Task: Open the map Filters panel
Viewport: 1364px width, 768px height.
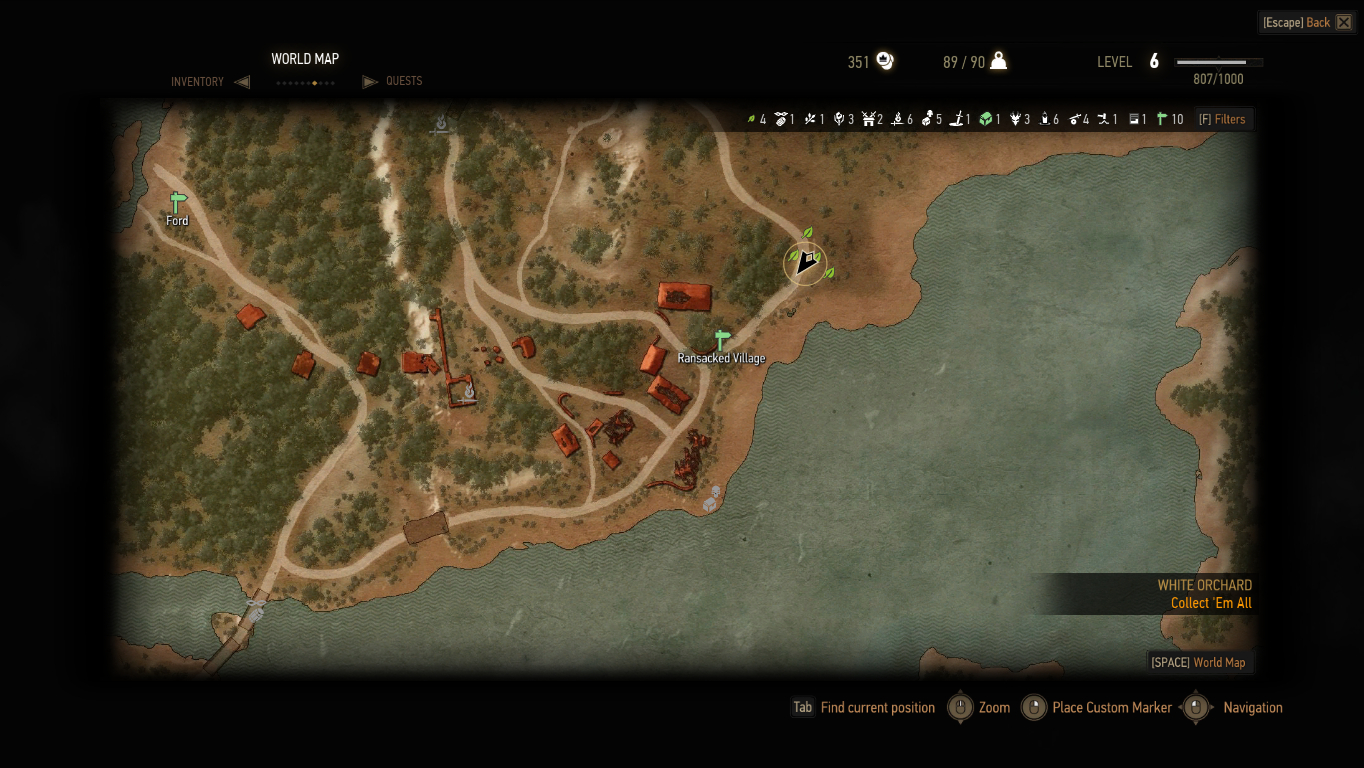Action: pos(1223,119)
